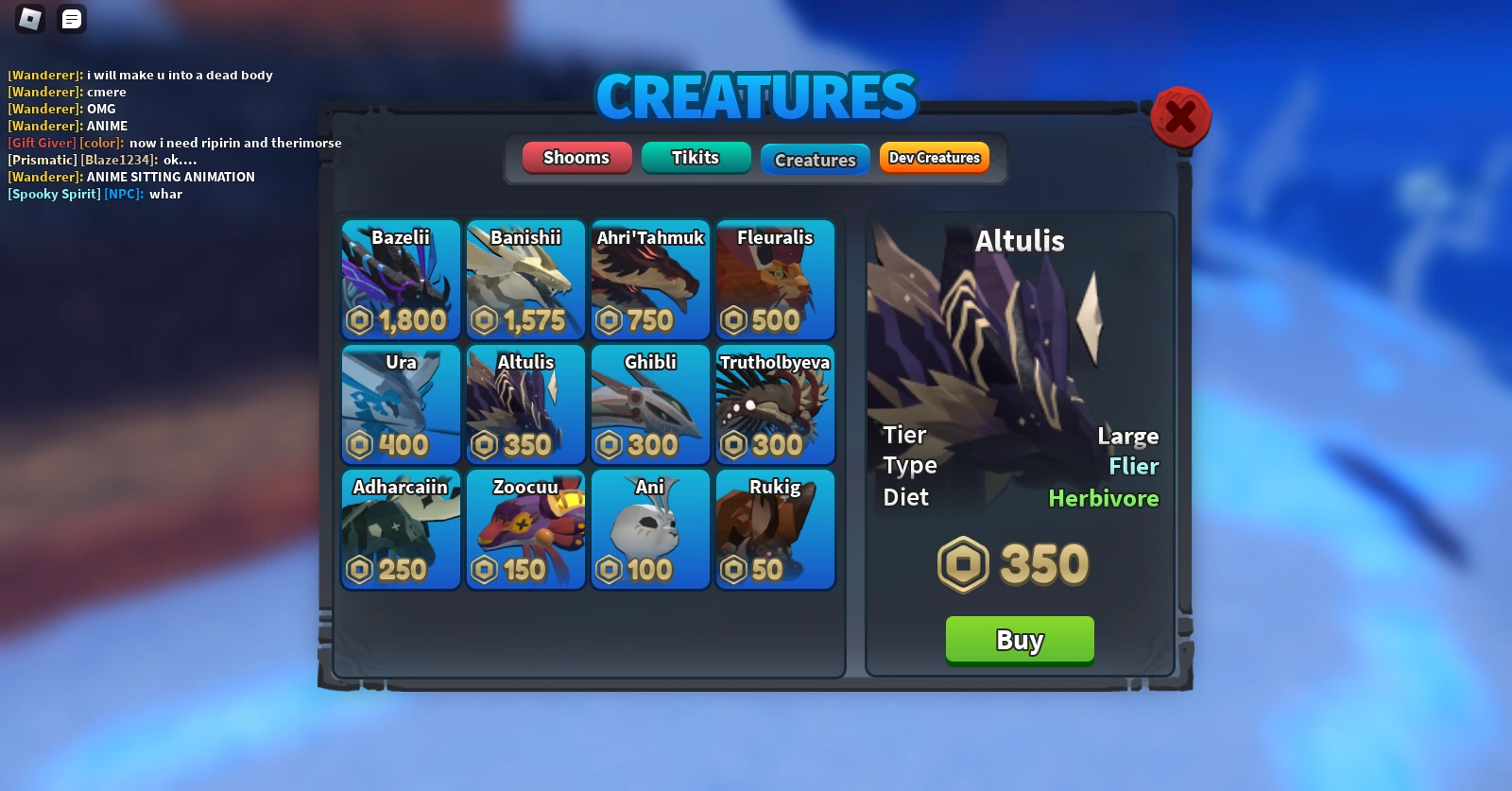Viewport: 1512px width, 791px height.
Task: Select the Ura creature card
Action: (x=400, y=404)
